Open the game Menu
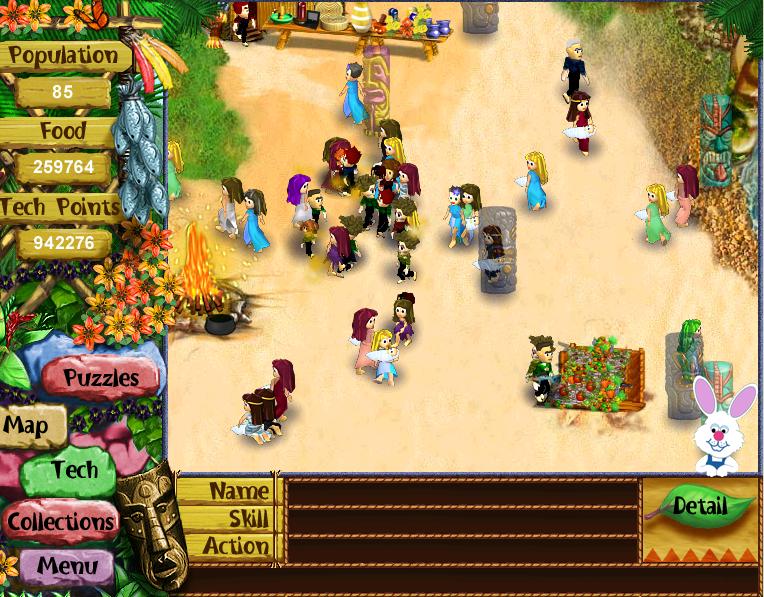764x597 pixels. pos(67,566)
